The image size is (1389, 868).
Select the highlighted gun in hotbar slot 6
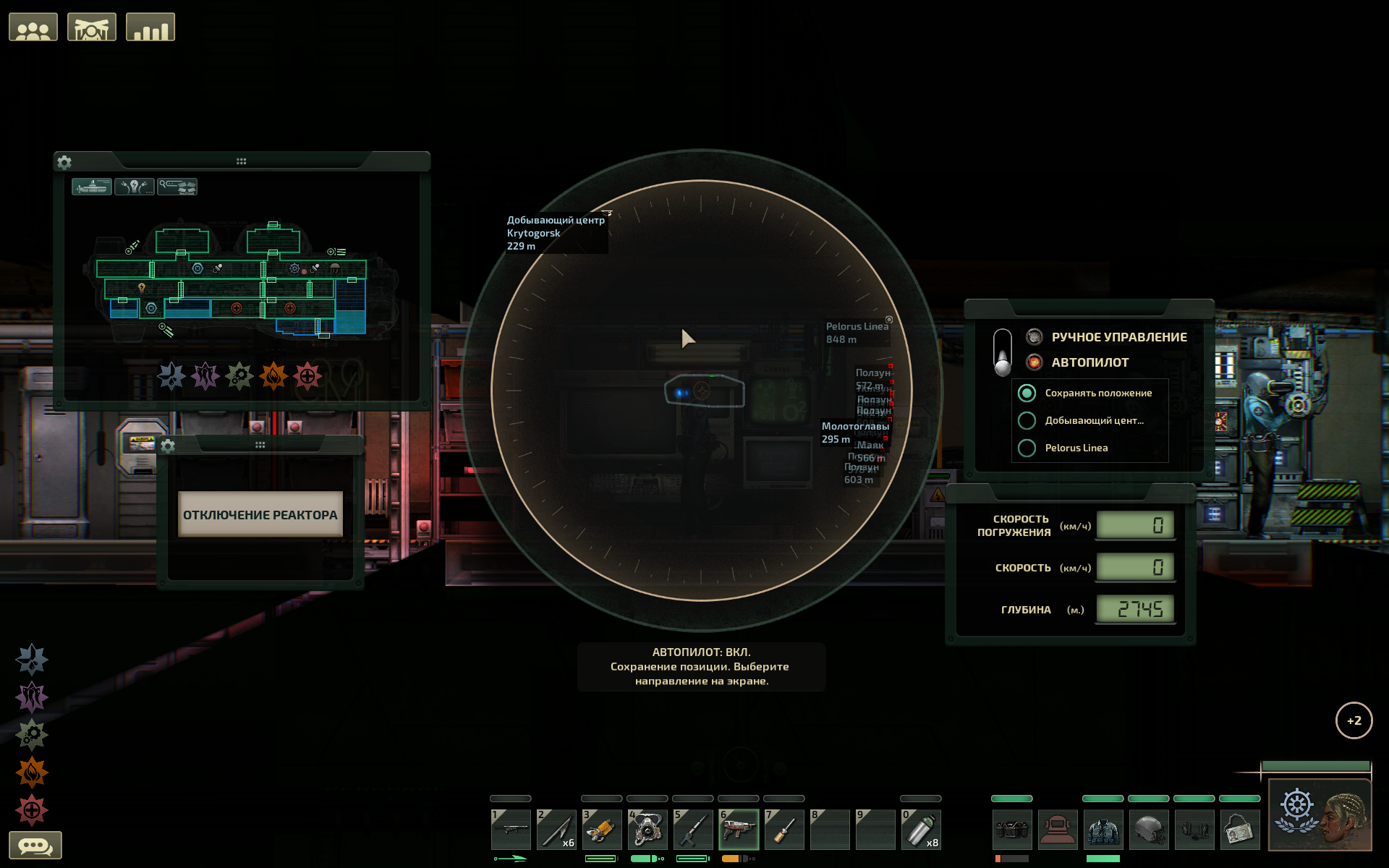(x=738, y=829)
